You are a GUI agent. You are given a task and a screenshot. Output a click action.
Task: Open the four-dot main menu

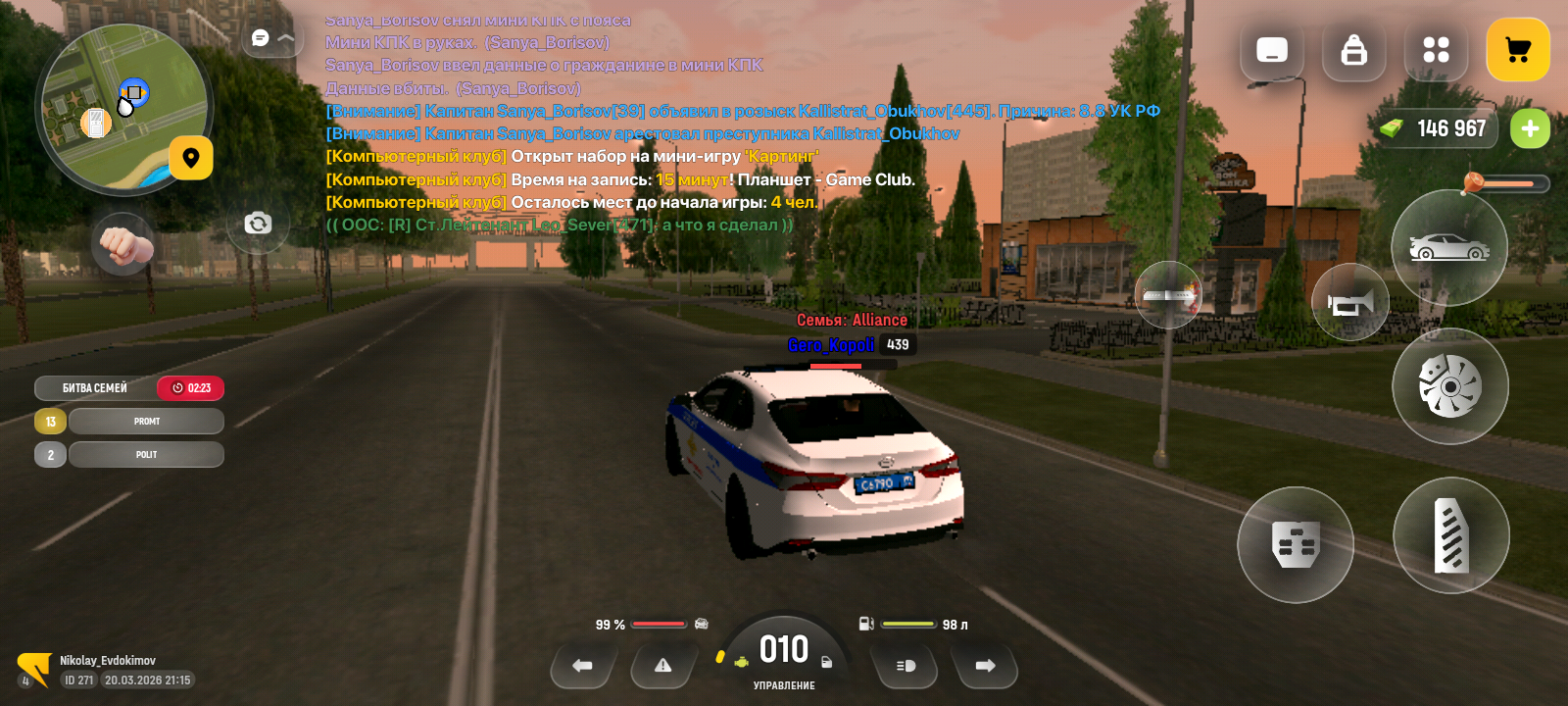coord(1436,50)
